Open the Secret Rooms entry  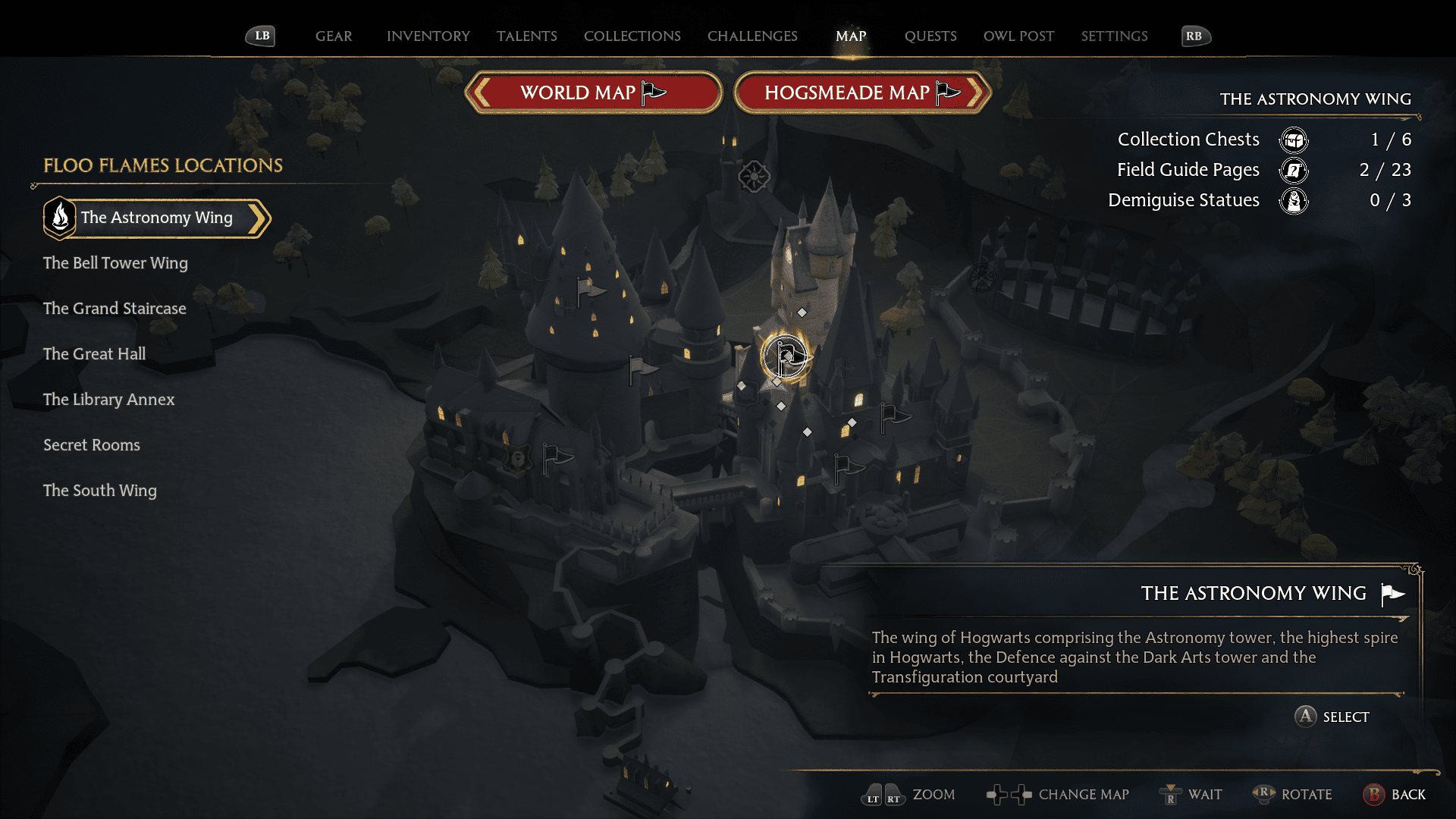click(92, 445)
